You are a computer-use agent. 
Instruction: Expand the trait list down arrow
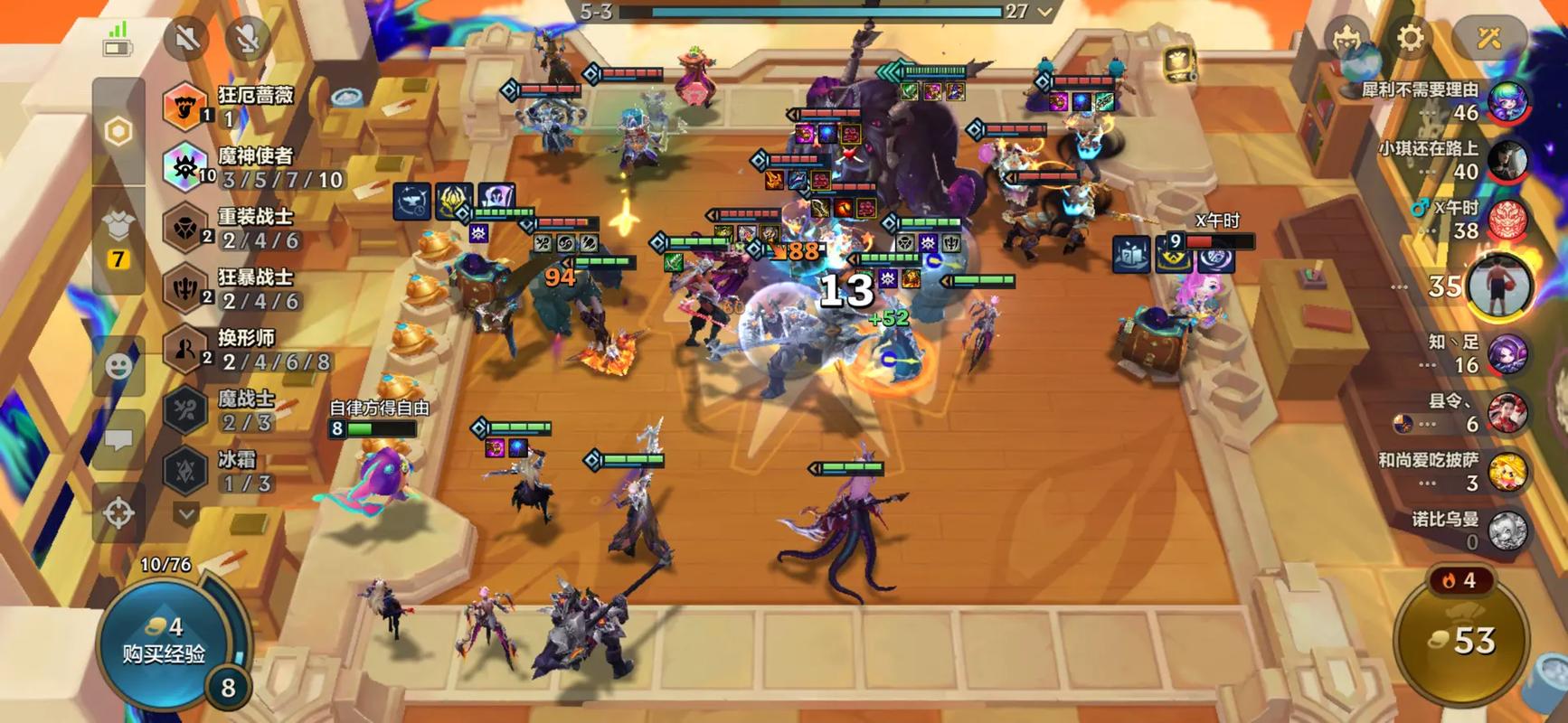(x=186, y=514)
